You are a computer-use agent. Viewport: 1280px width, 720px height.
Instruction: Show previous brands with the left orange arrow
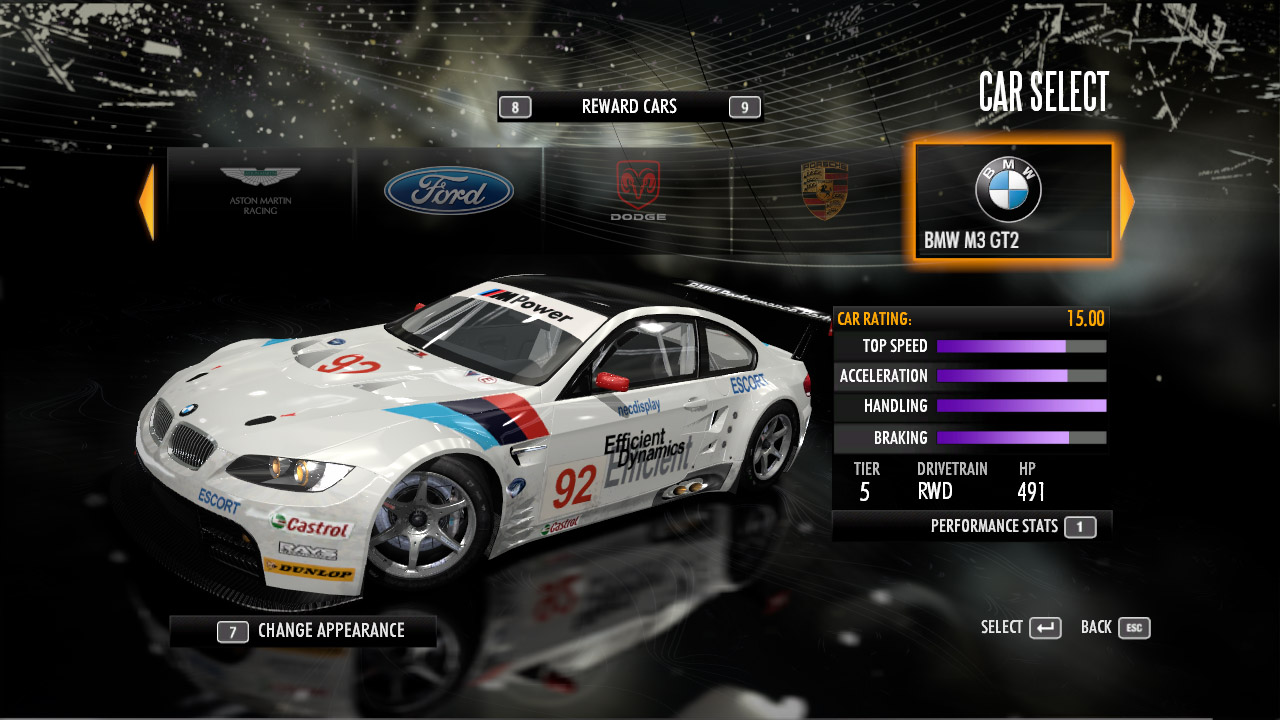(147, 202)
